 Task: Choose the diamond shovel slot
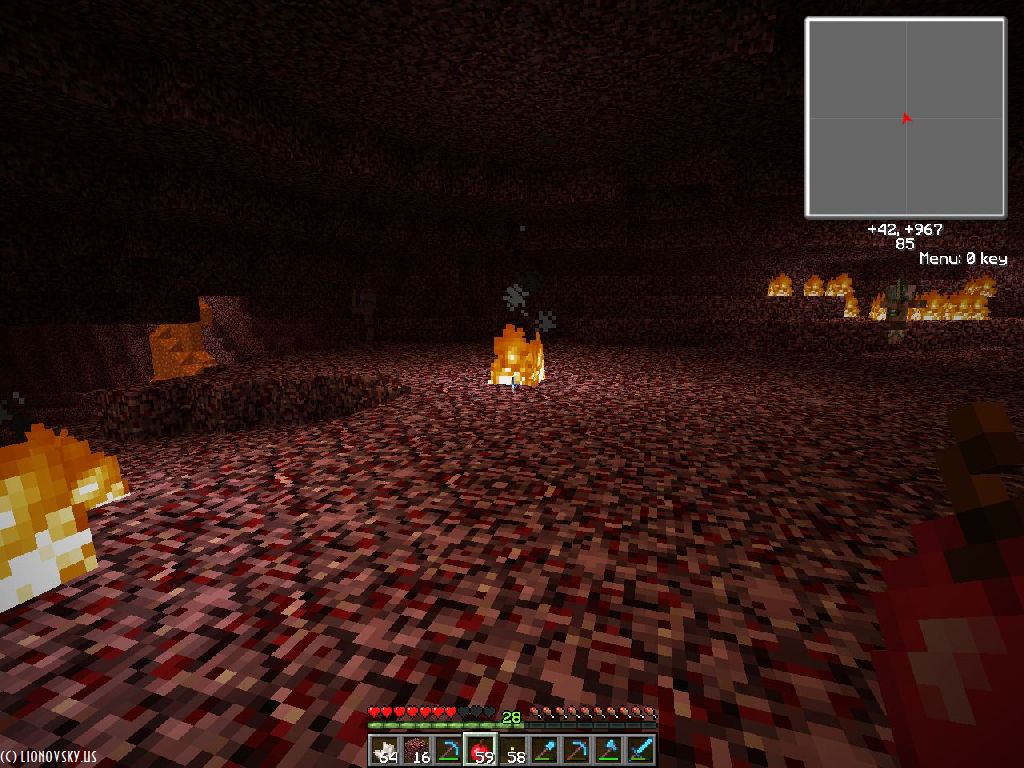coord(545,749)
